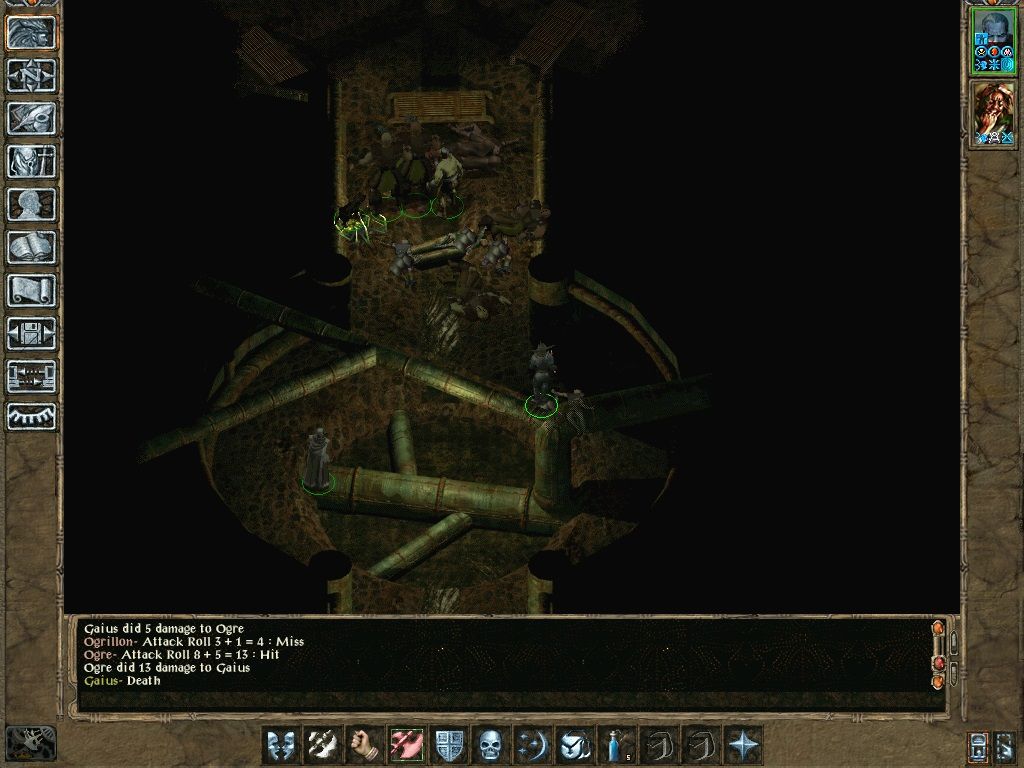Image resolution: width=1024 pixels, height=768 pixels.
Task: Select the grey-haired character portrait
Action: tap(993, 42)
